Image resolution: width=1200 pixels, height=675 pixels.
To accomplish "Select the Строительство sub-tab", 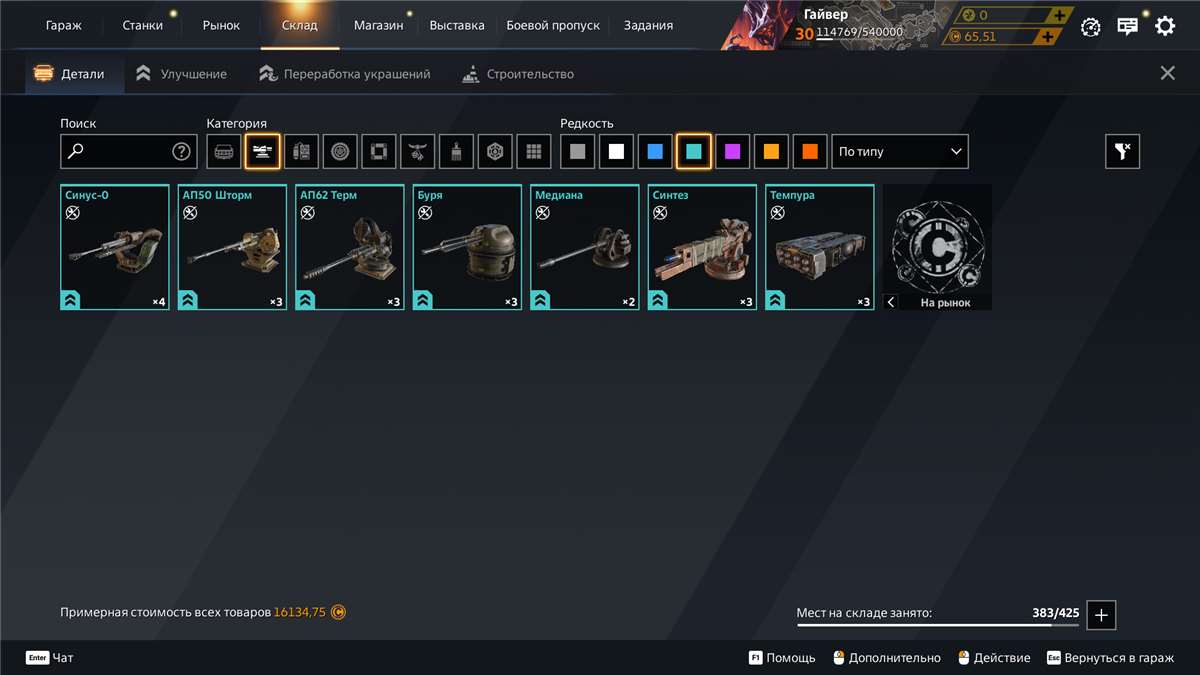I will (529, 74).
